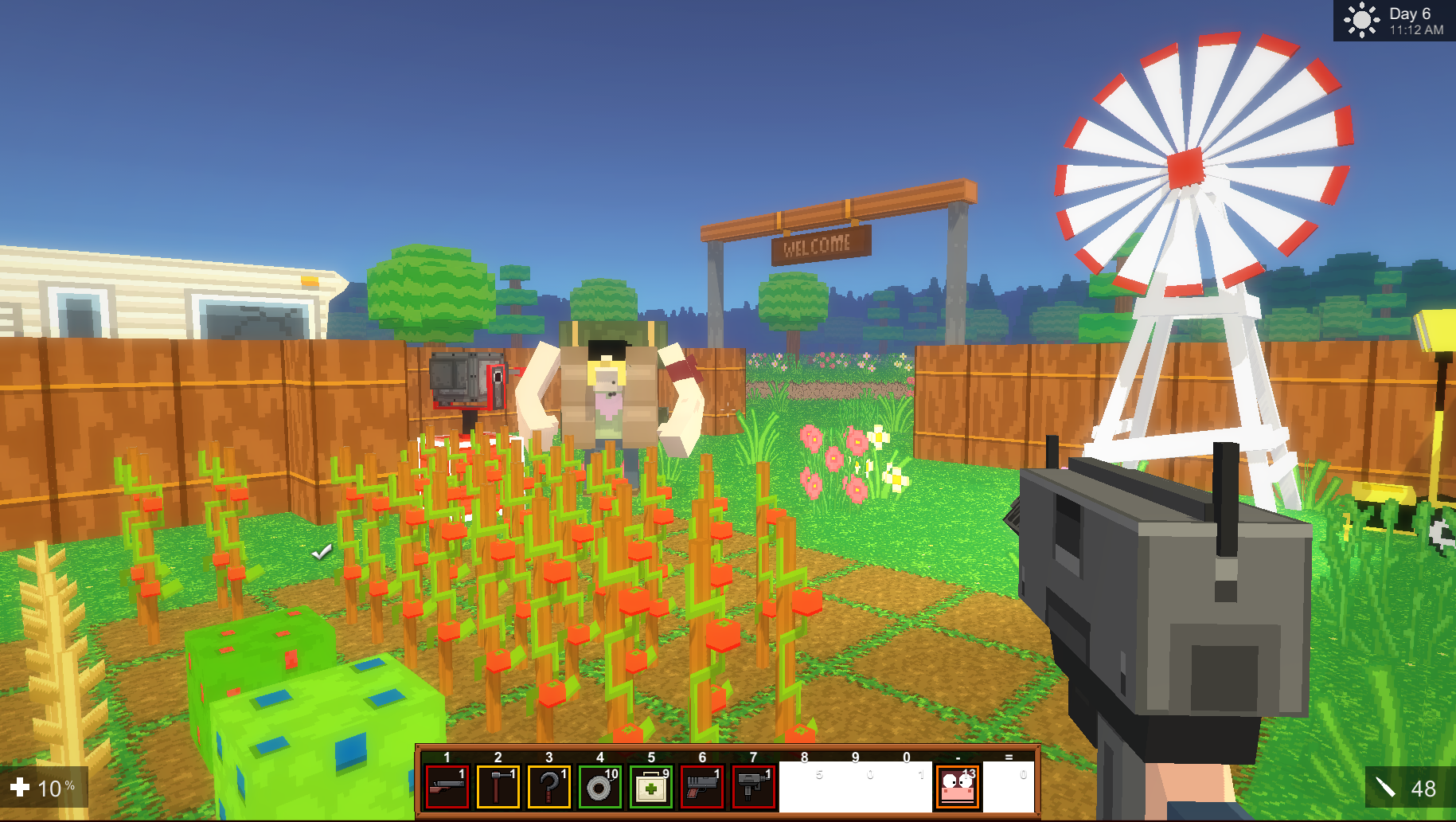Click the sun icon beside Day 6
Viewport: 1456px width, 822px height.
[1362, 20]
